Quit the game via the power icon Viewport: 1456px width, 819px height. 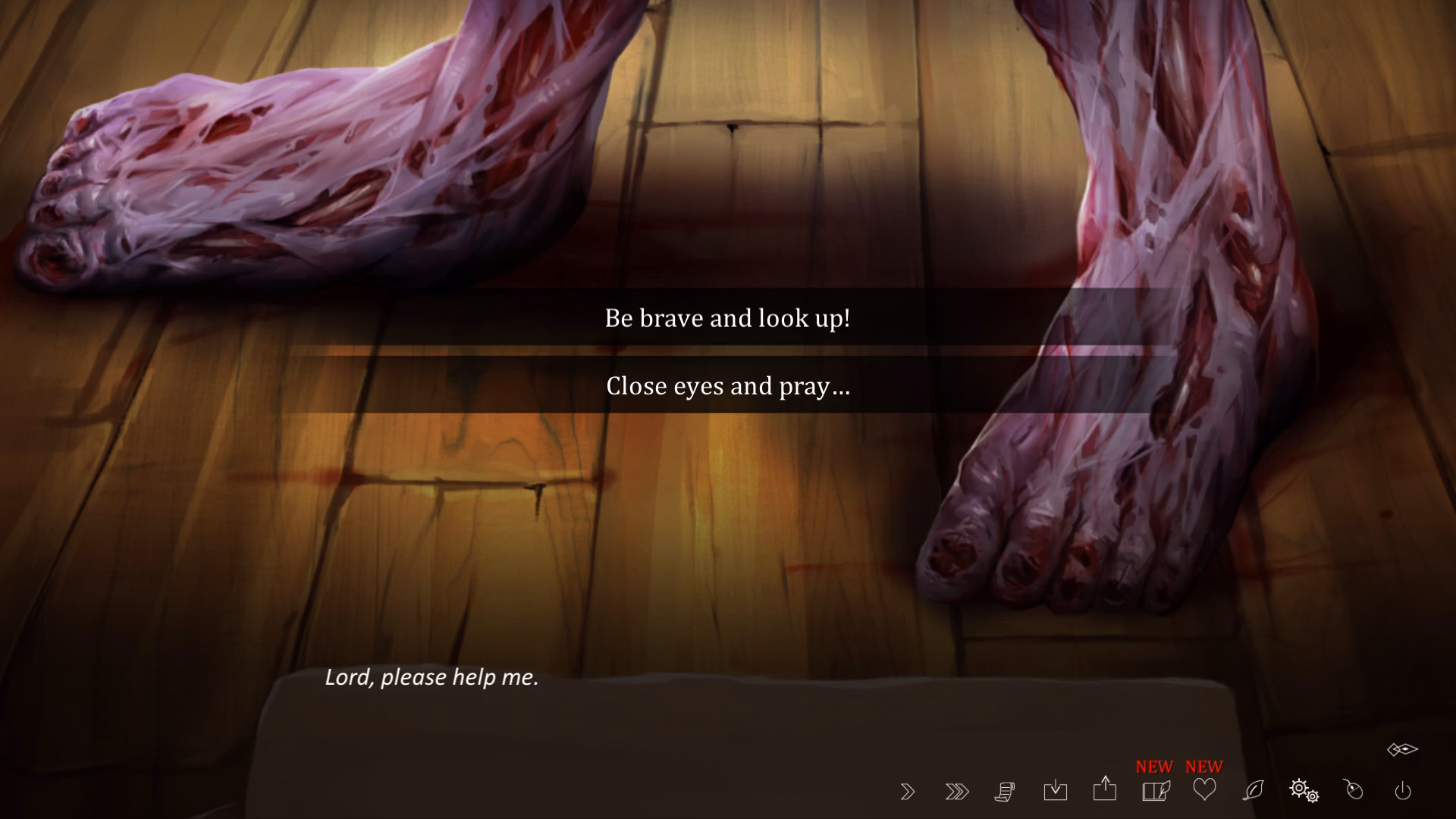(1402, 791)
